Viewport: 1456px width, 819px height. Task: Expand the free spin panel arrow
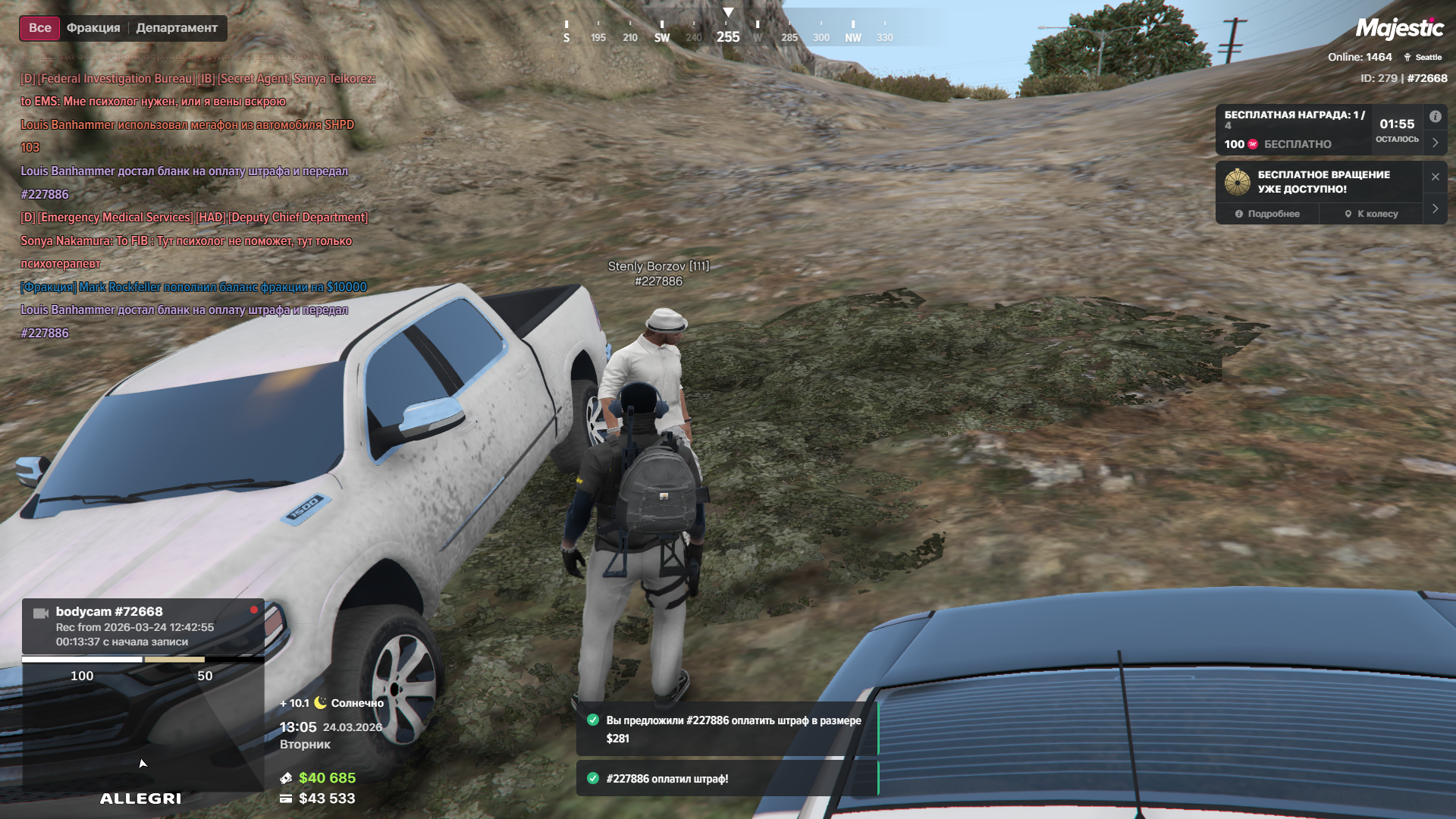[x=1435, y=209]
